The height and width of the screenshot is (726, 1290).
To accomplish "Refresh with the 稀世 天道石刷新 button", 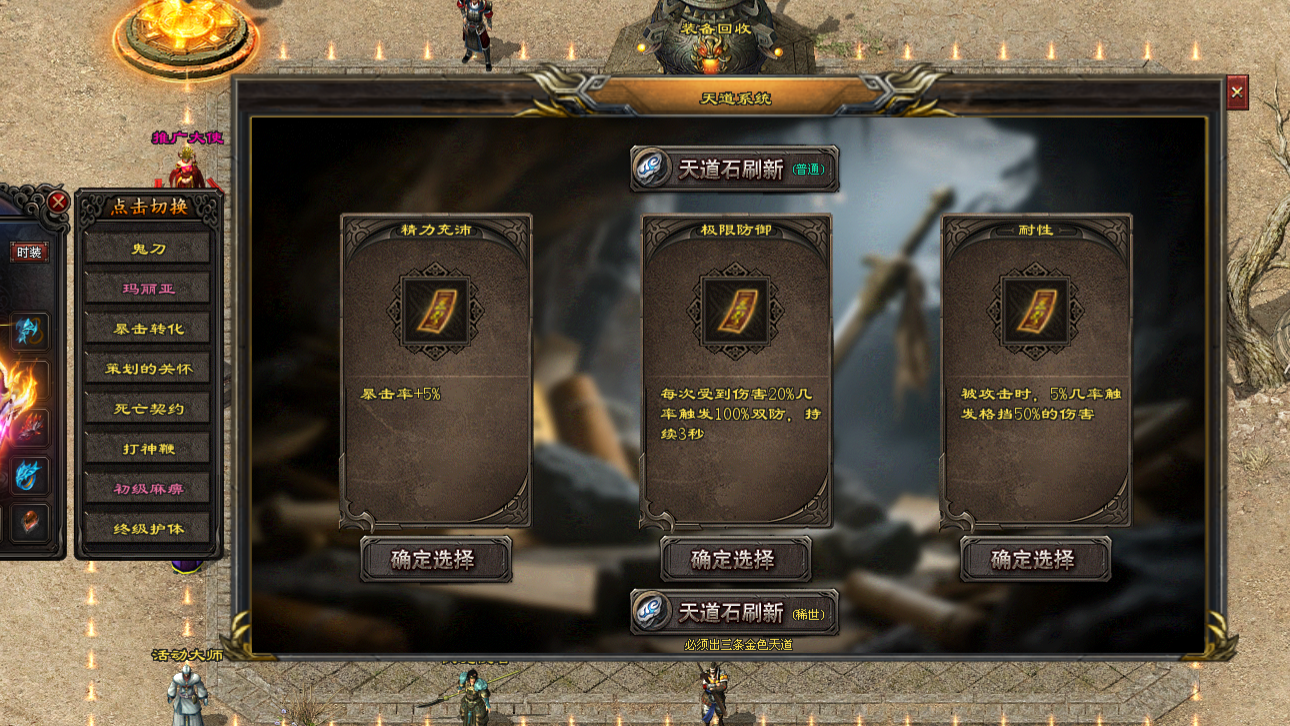I will 734,612.
